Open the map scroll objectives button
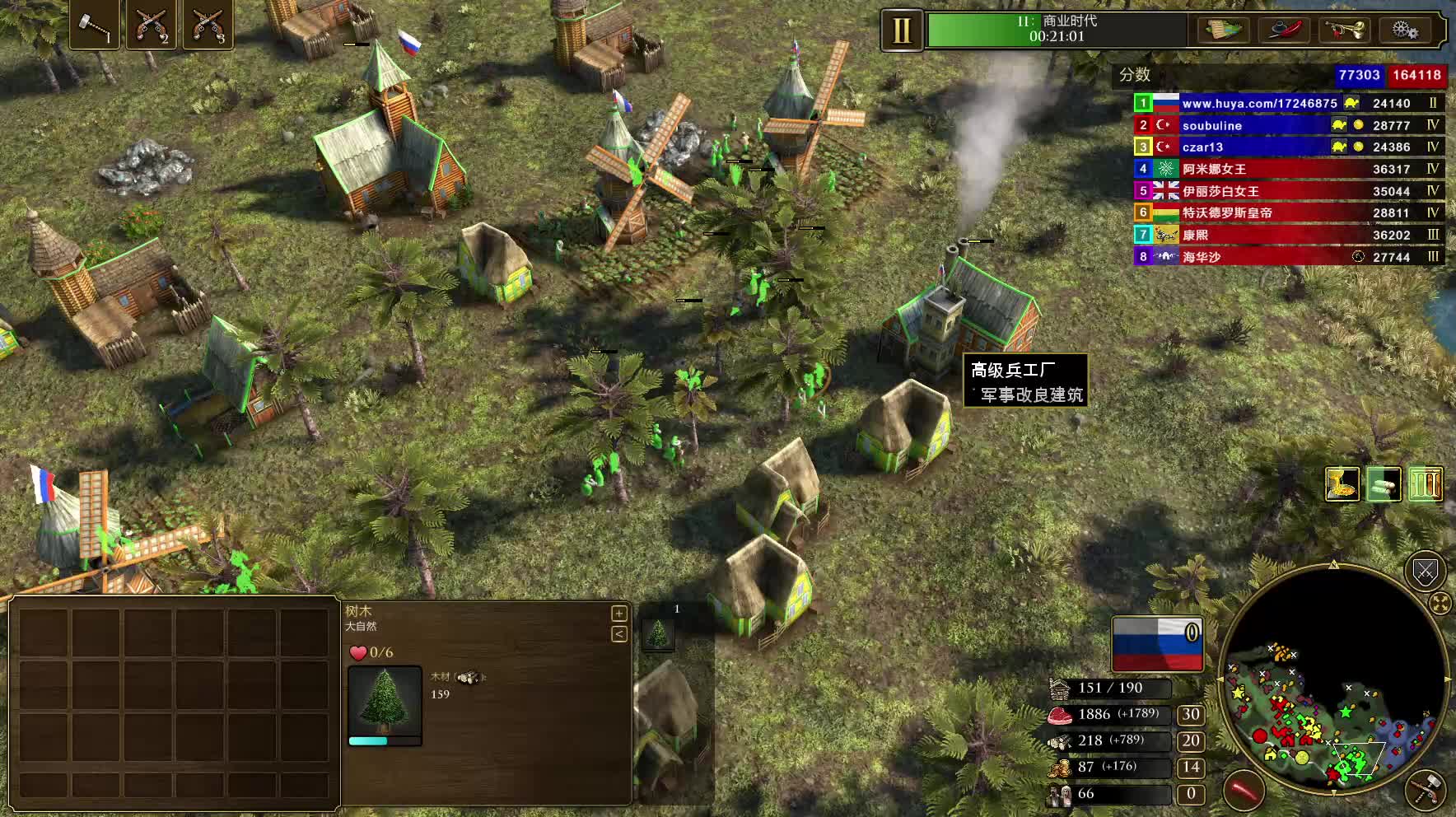This screenshot has height=817, width=1456. point(1223,30)
